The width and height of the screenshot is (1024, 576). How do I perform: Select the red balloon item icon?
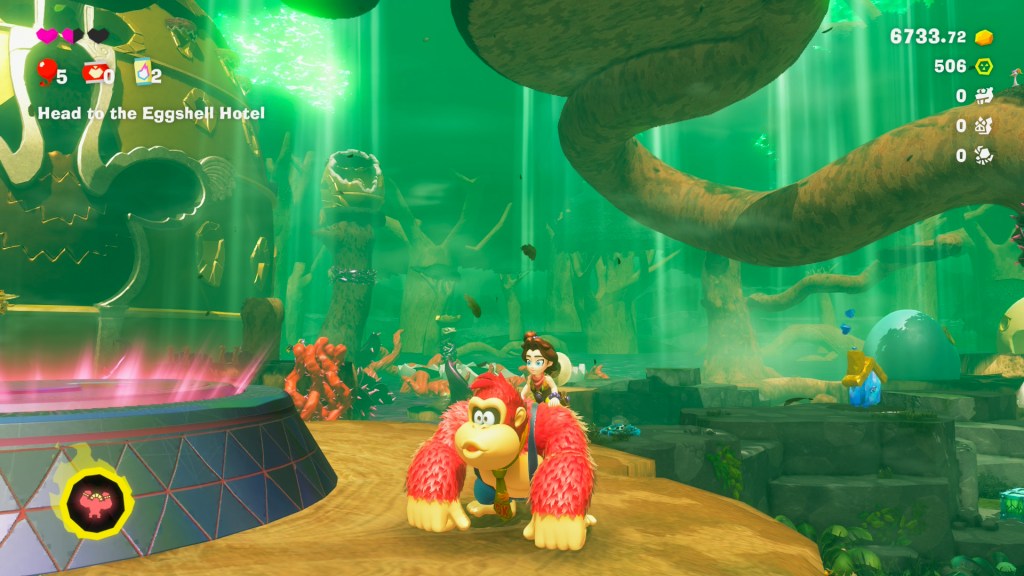coord(46,72)
